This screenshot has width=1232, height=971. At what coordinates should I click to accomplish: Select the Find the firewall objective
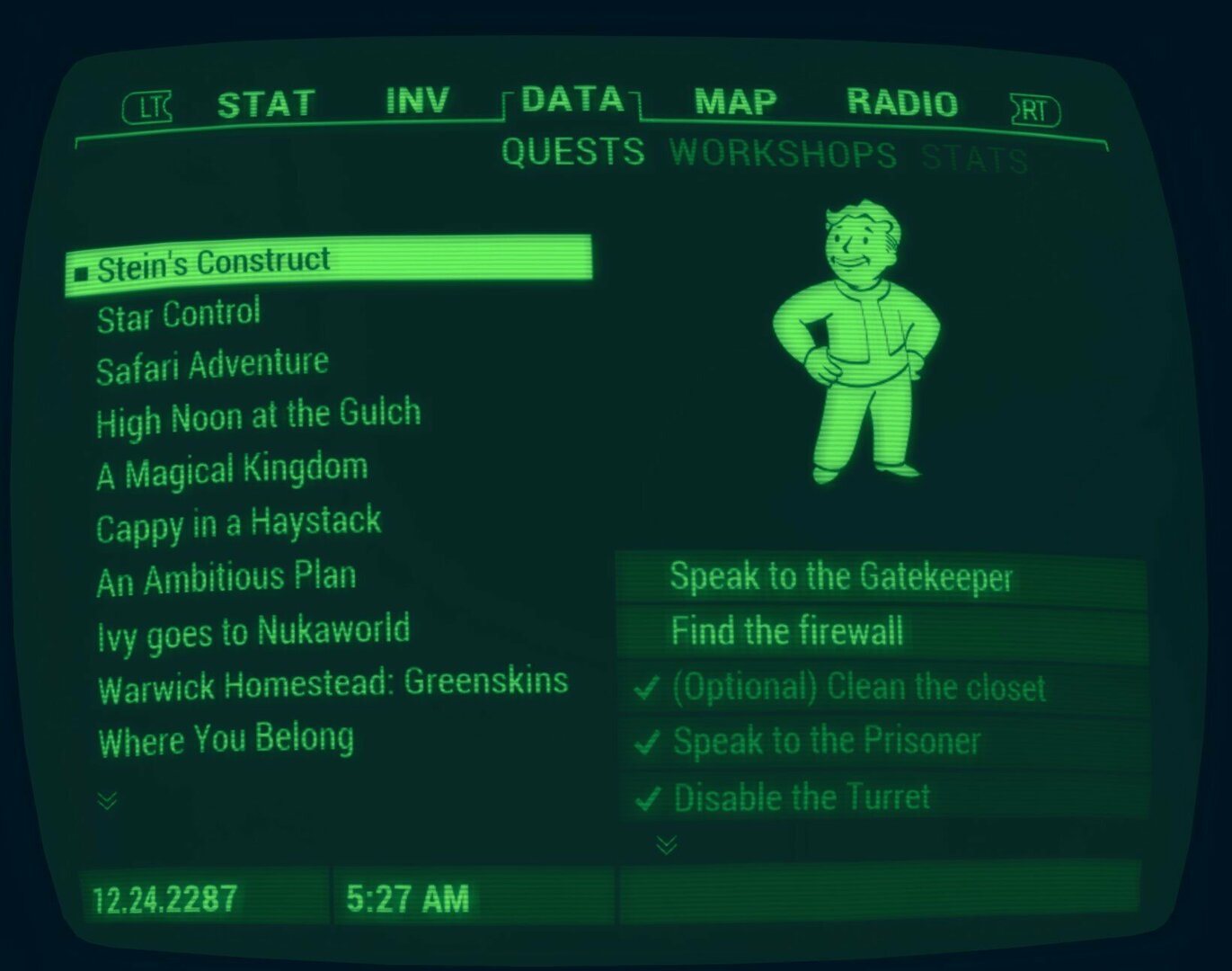(787, 631)
